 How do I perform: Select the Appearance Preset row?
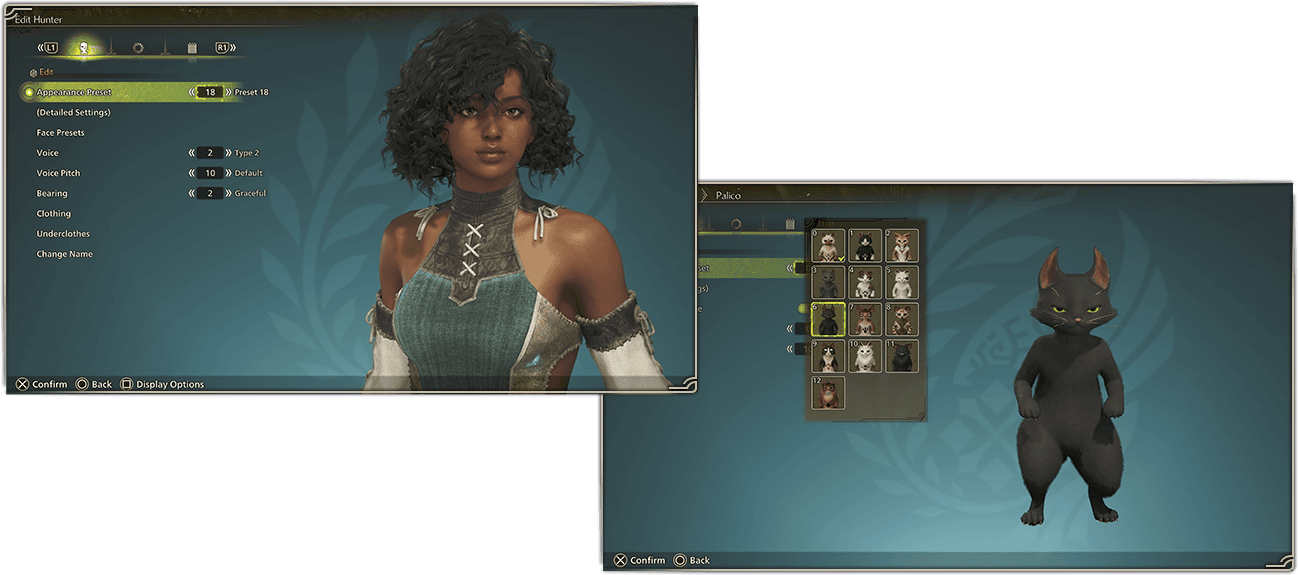coord(75,92)
